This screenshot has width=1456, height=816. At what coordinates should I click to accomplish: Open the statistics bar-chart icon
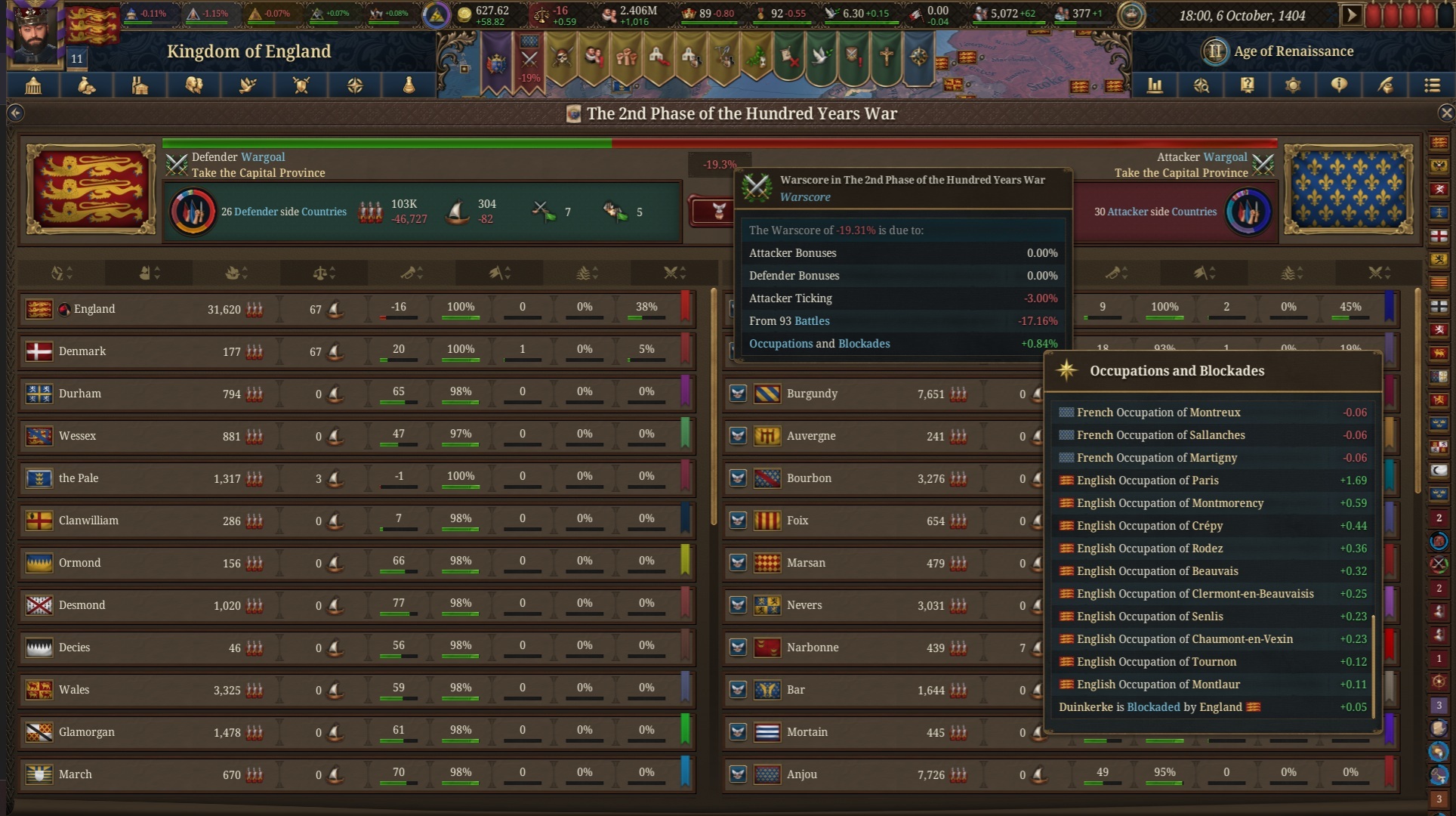(x=1155, y=85)
